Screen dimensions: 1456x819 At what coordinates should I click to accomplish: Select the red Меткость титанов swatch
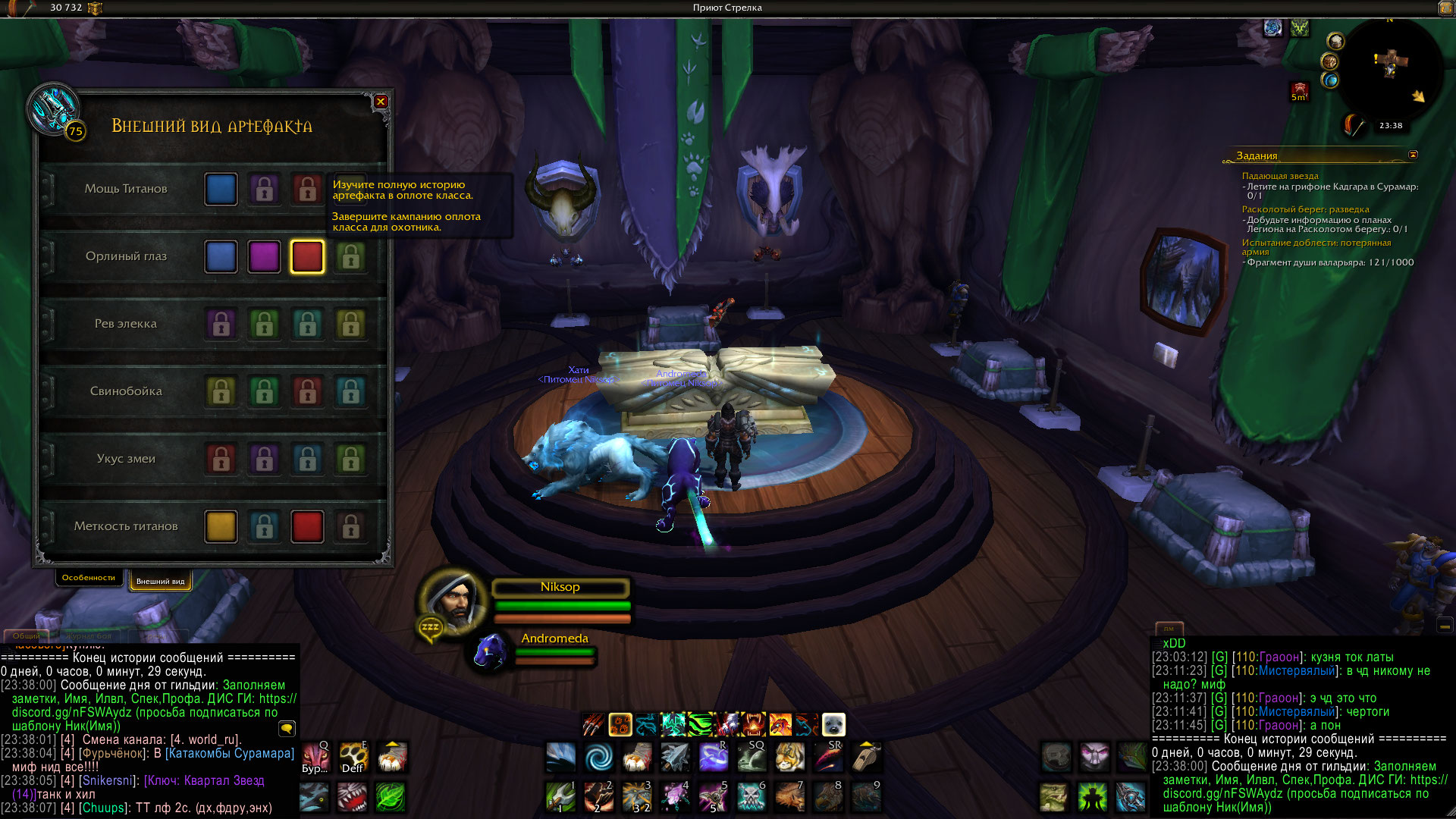[307, 527]
